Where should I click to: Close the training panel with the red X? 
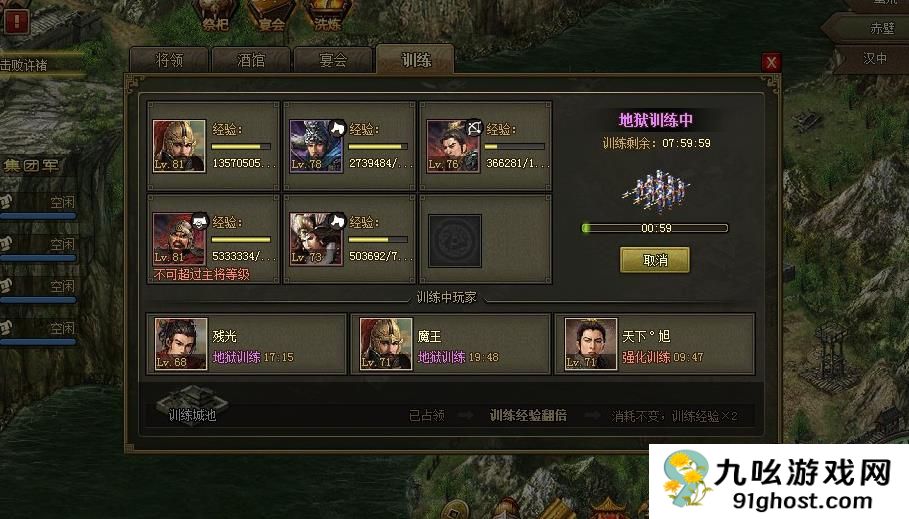coord(771,62)
